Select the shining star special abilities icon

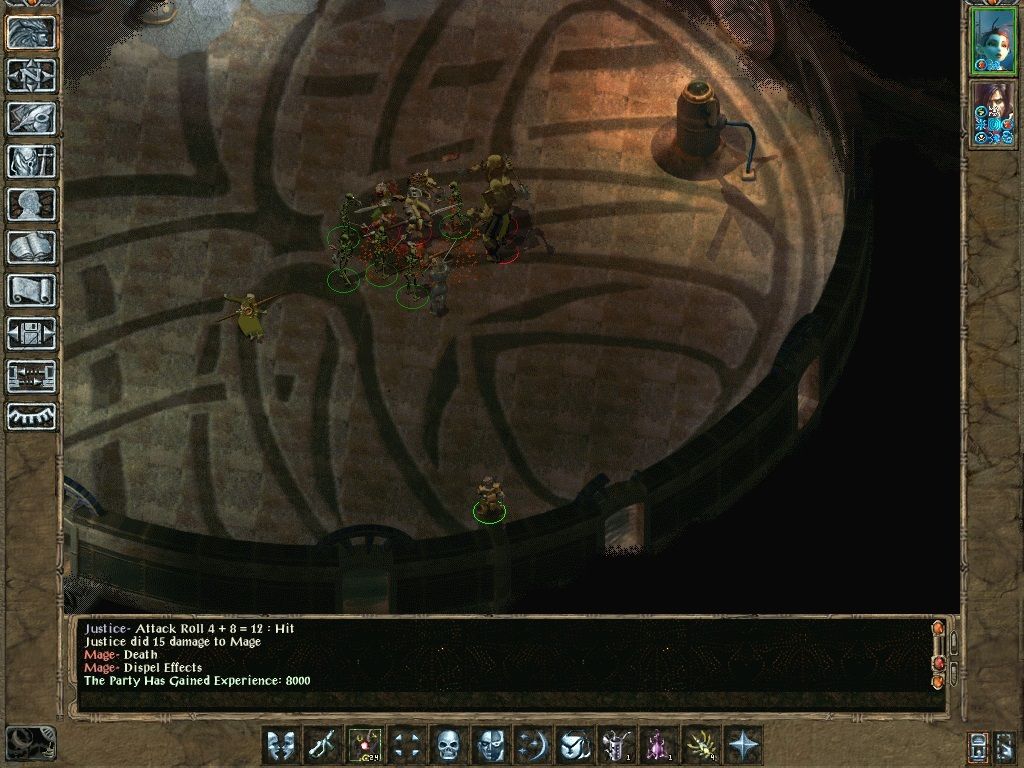(x=743, y=745)
